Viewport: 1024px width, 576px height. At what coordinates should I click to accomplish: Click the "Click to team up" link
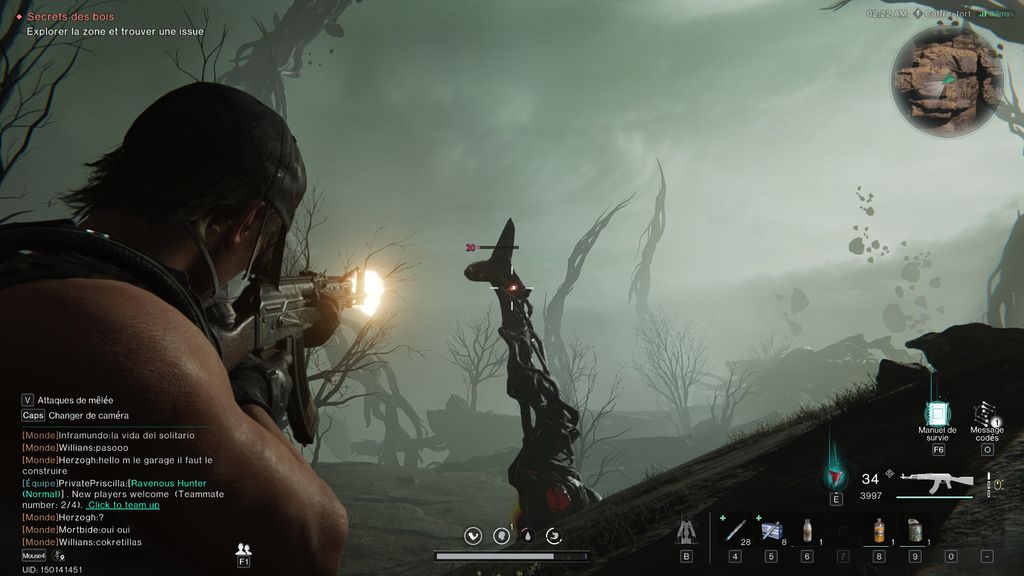point(123,505)
